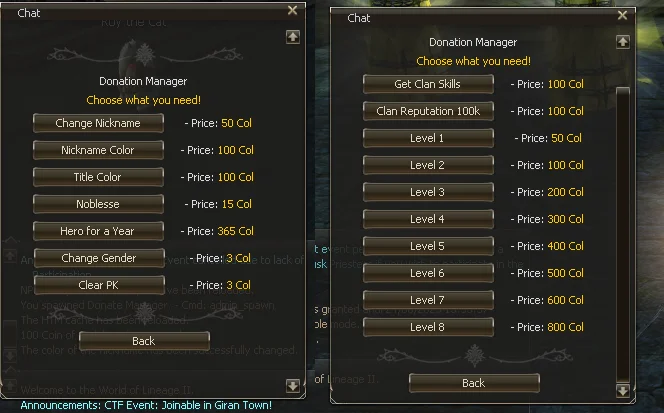This screenshot has width=664, height=413.
Task: Choose Level 5 for 400 Col
Action: tap(428, 246)
